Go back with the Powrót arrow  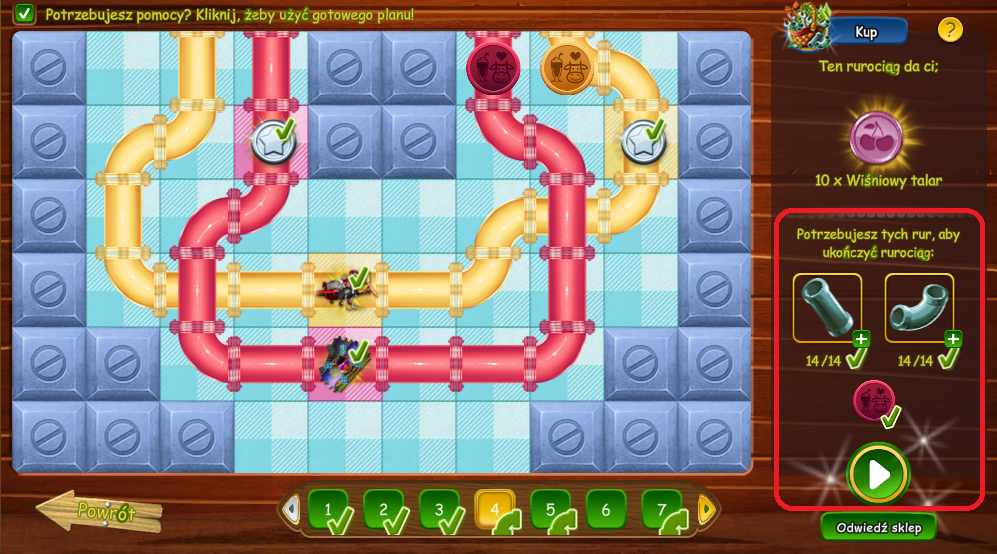tap(100, 513)
